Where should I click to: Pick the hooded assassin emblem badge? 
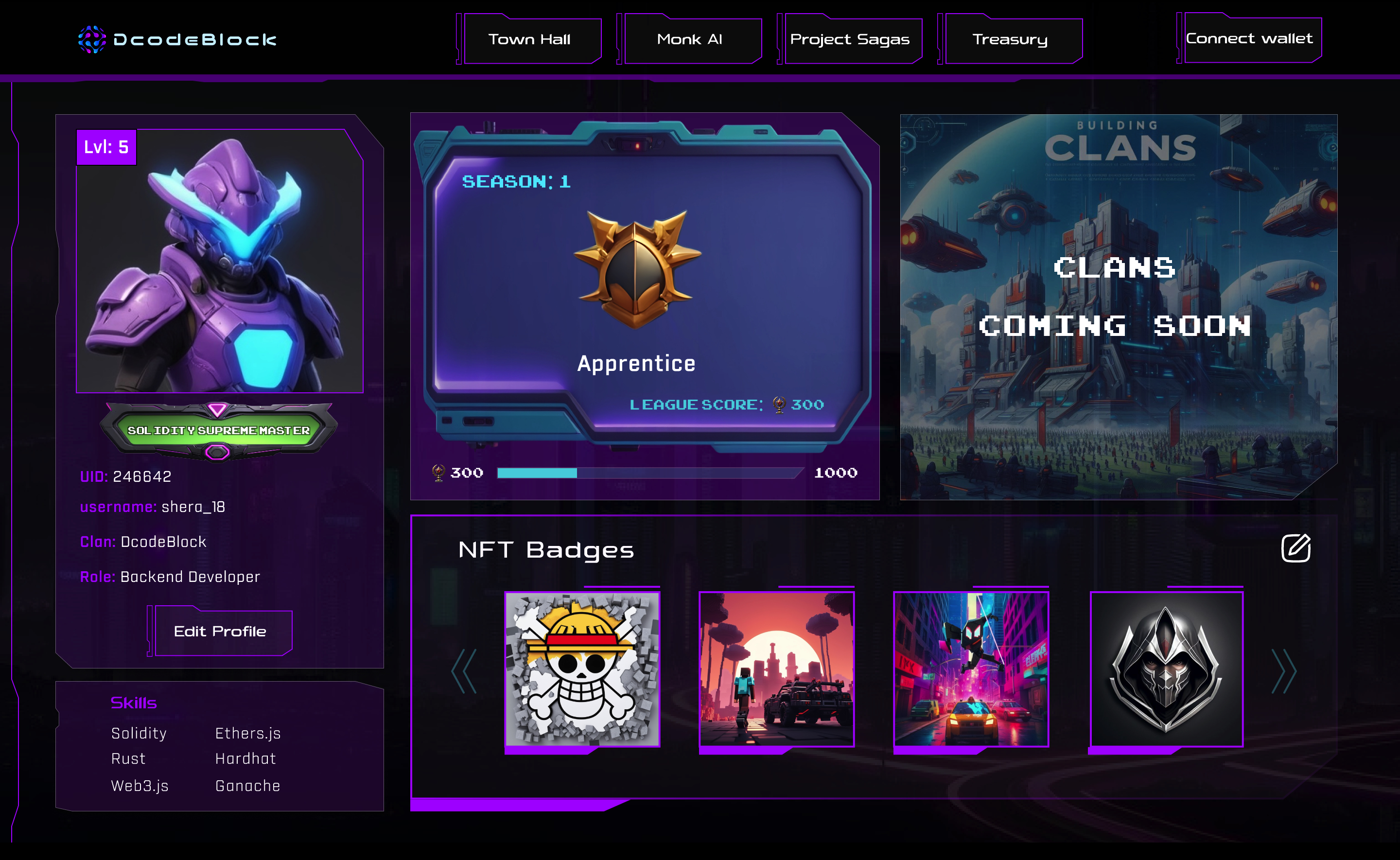[x=1166, y=669]
